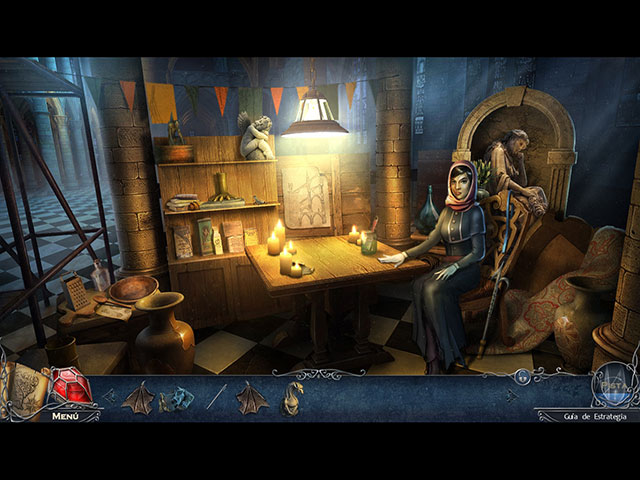Select the first bat wing inventory item
This screenshot has height=480, width=640.
(x=137, y=397)
